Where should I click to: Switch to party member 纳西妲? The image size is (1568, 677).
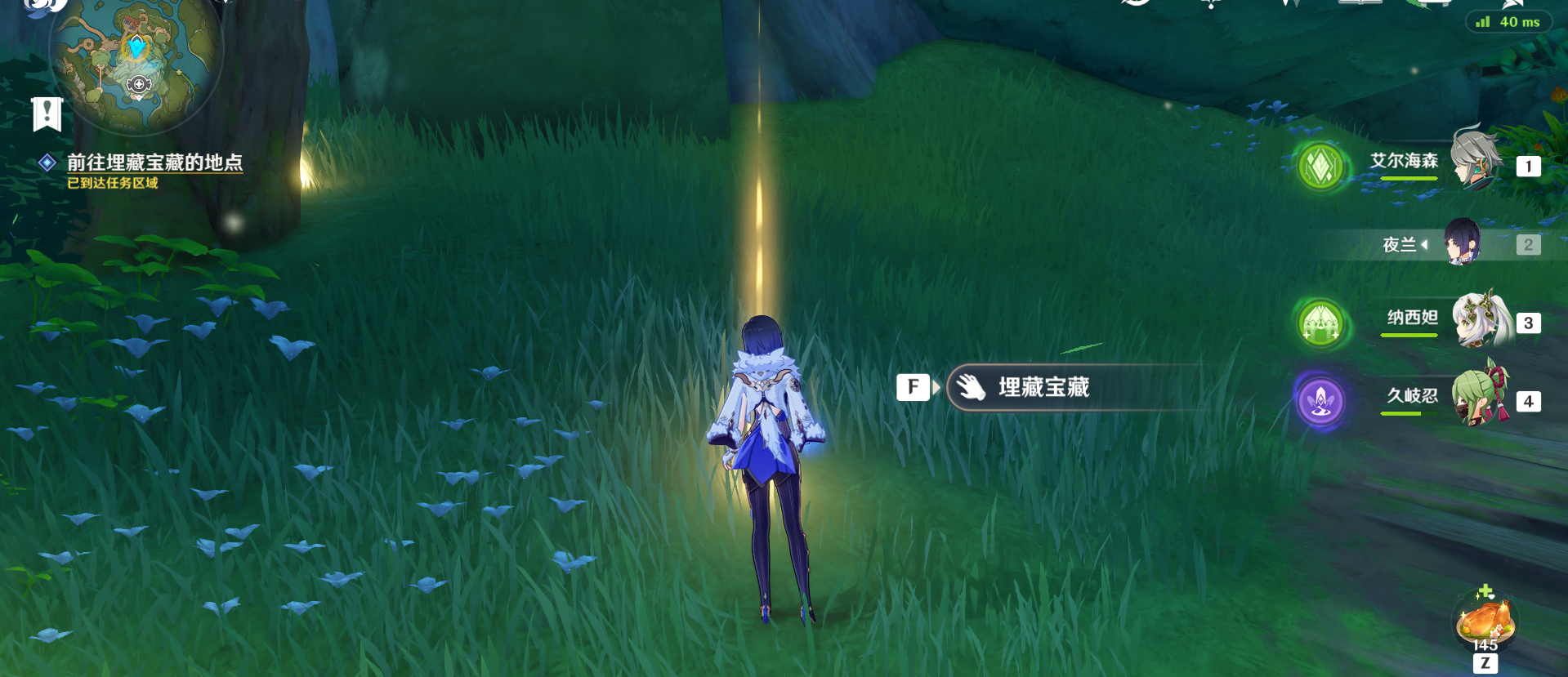[x=1479, y=319]
